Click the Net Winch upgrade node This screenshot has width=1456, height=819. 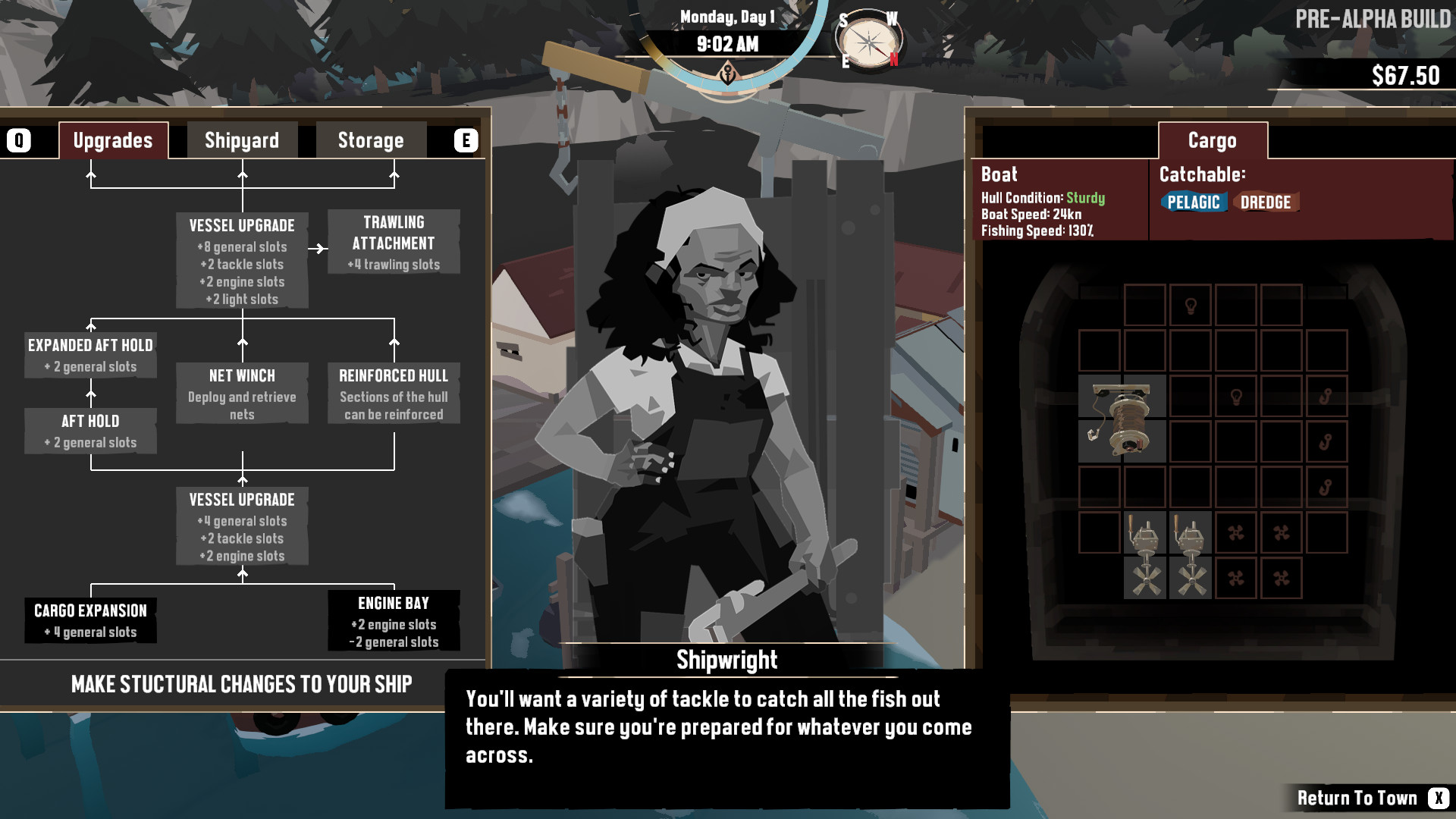coord(242,394)
